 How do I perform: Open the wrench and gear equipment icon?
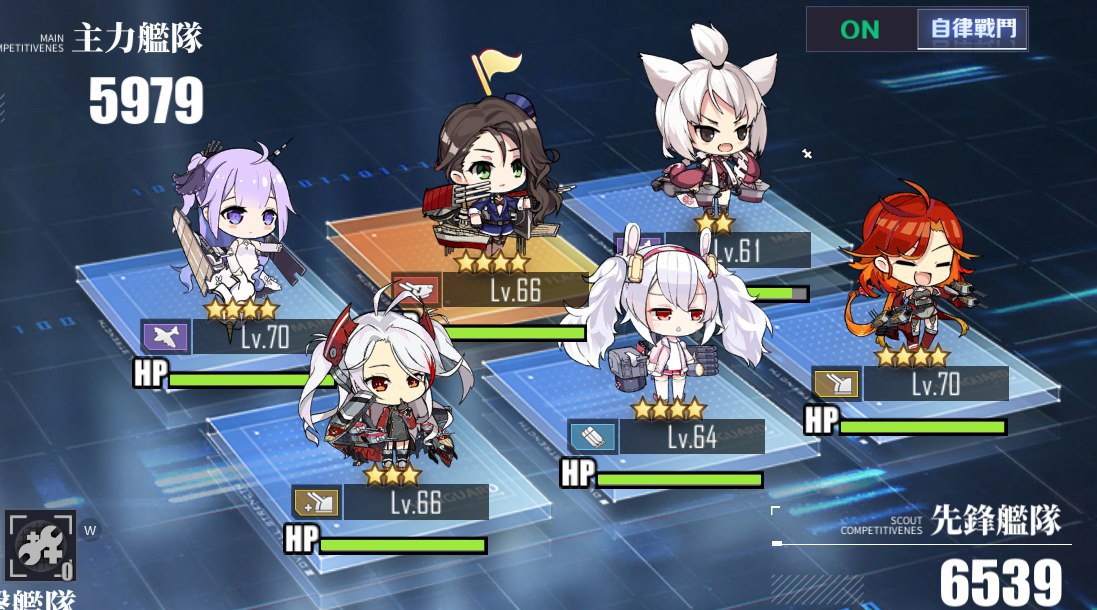coord(40,547)
